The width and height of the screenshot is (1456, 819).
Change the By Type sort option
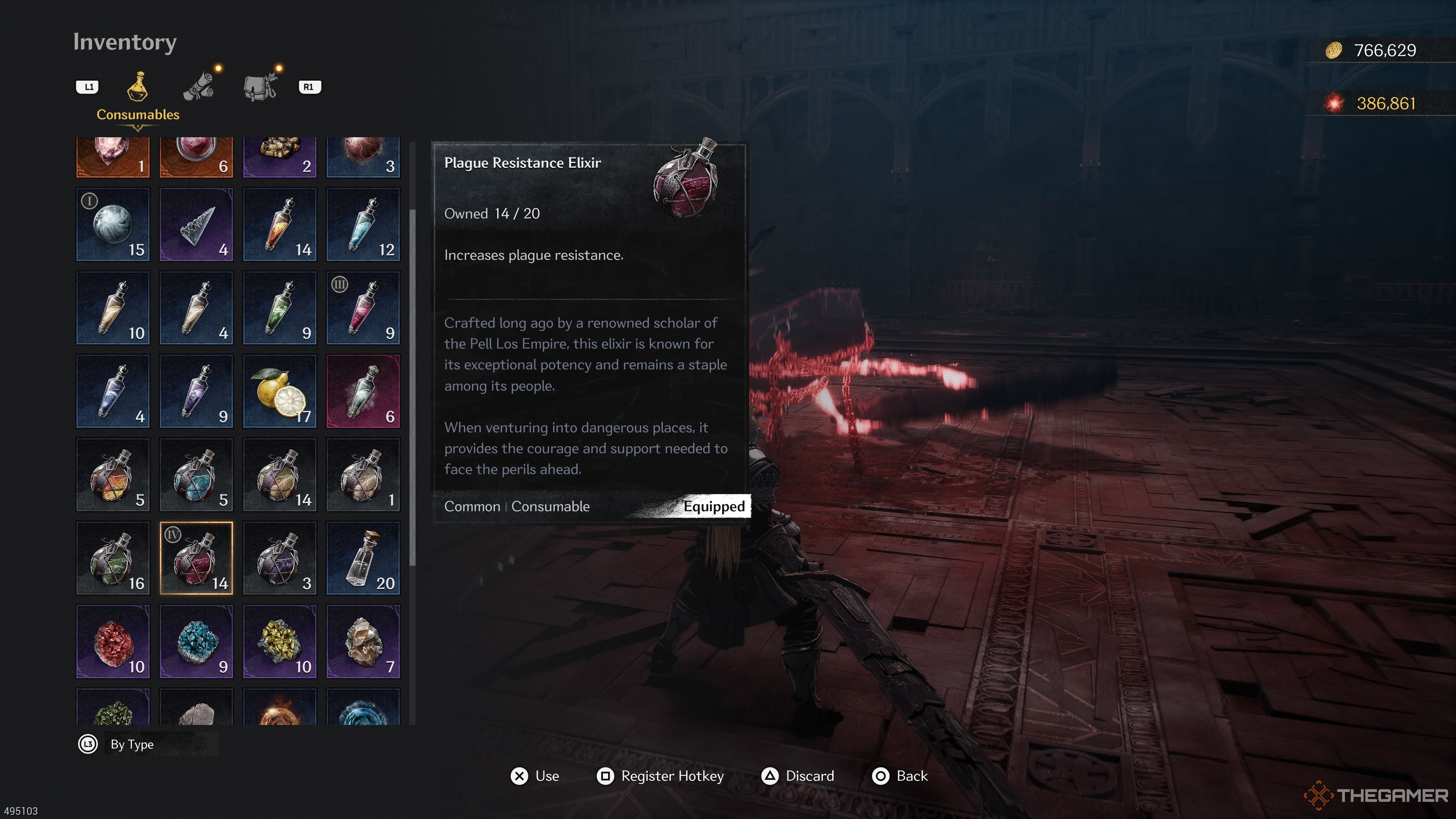click(x=132, y=744)
